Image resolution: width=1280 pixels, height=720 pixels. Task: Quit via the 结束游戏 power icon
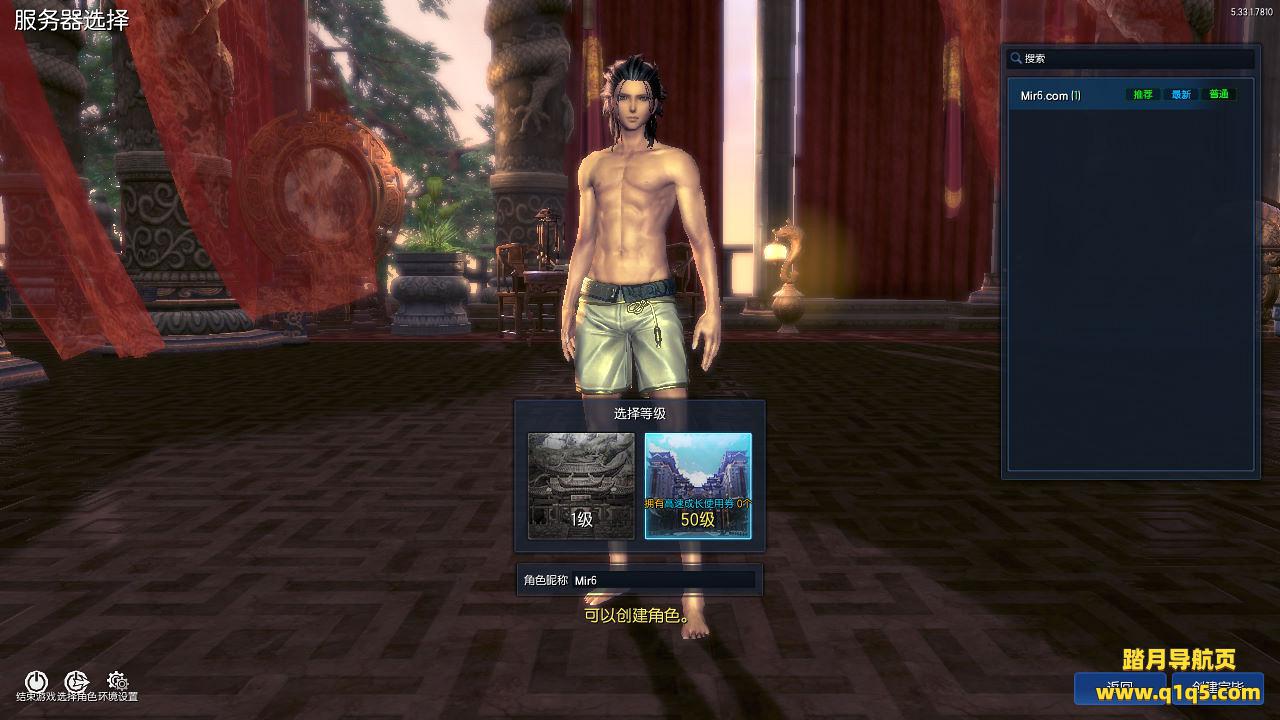[x=36, y=683]
